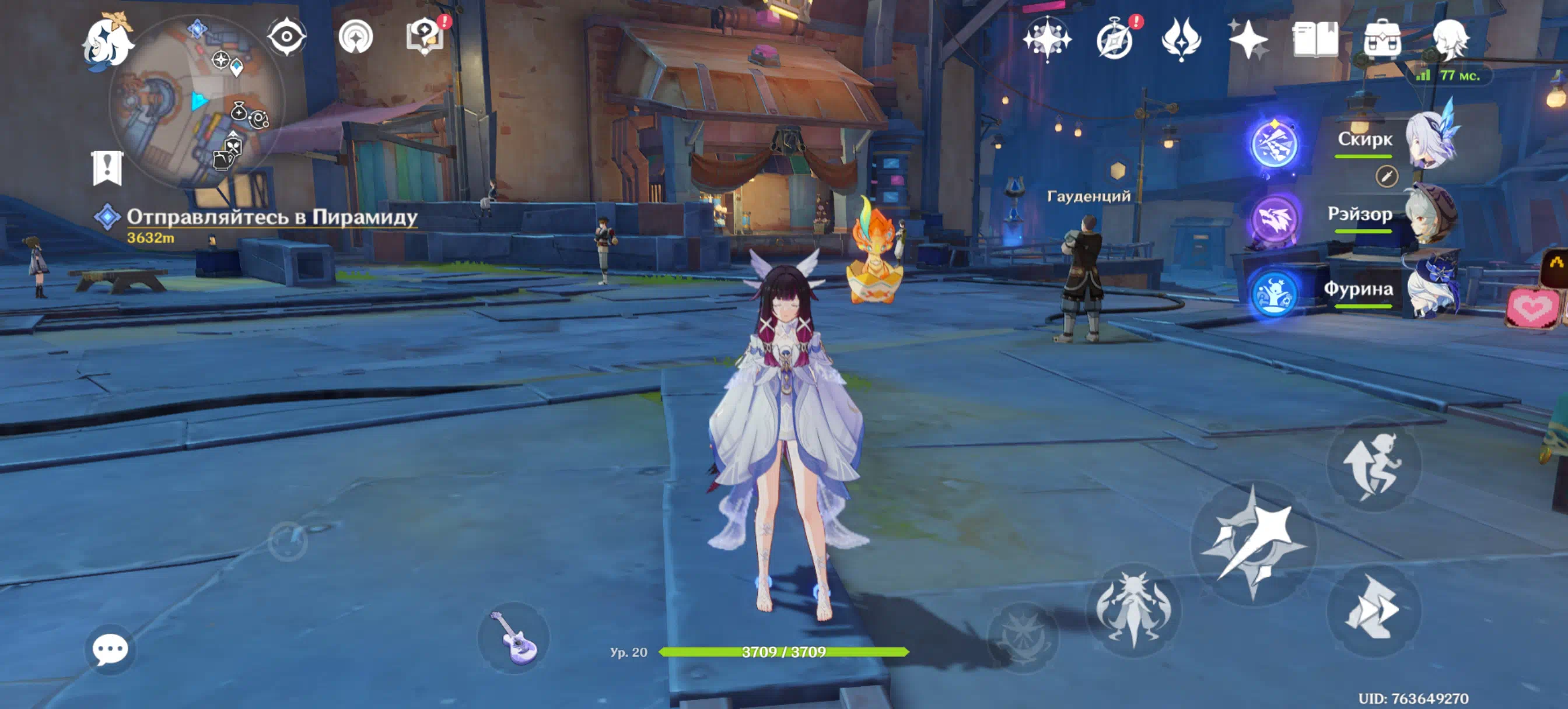Open the chat speech bubble
Image resolution: width=1568 pixels, height=709 pixels.
[x=110, y=650]
